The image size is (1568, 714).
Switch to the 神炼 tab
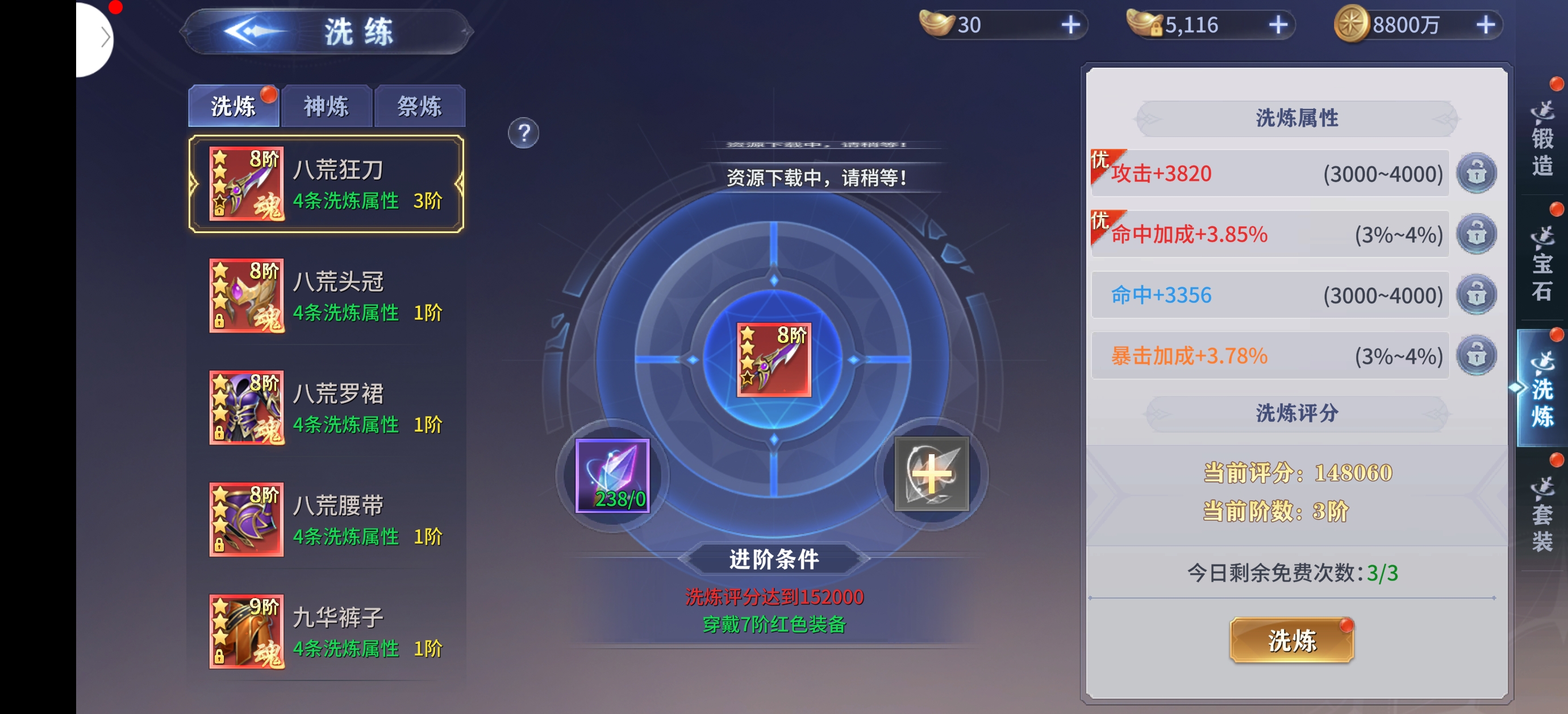pos(326,107)
